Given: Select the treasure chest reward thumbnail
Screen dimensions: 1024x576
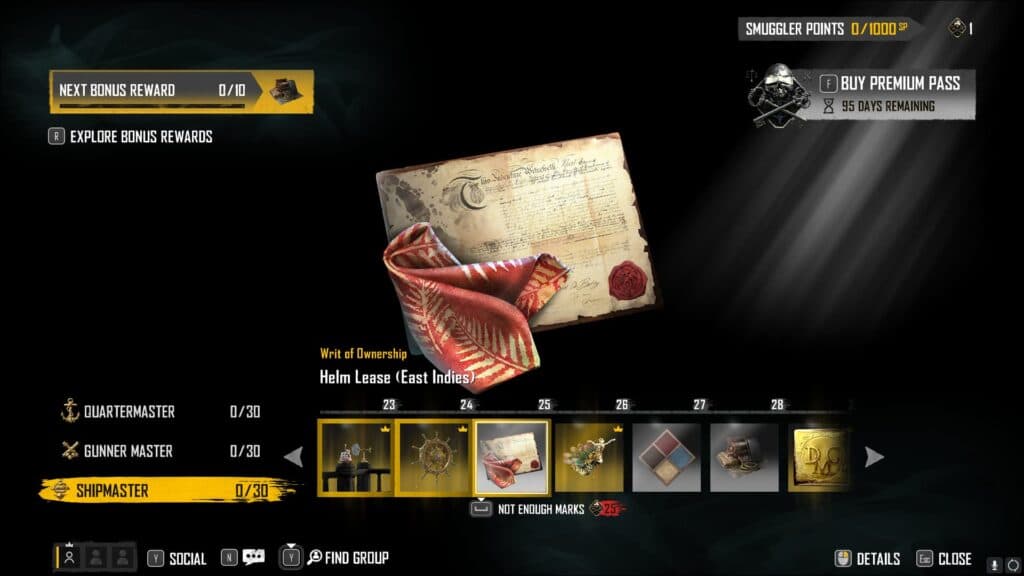Looking at the screenshot, I should pyautogui.click(x=744, y=457).
